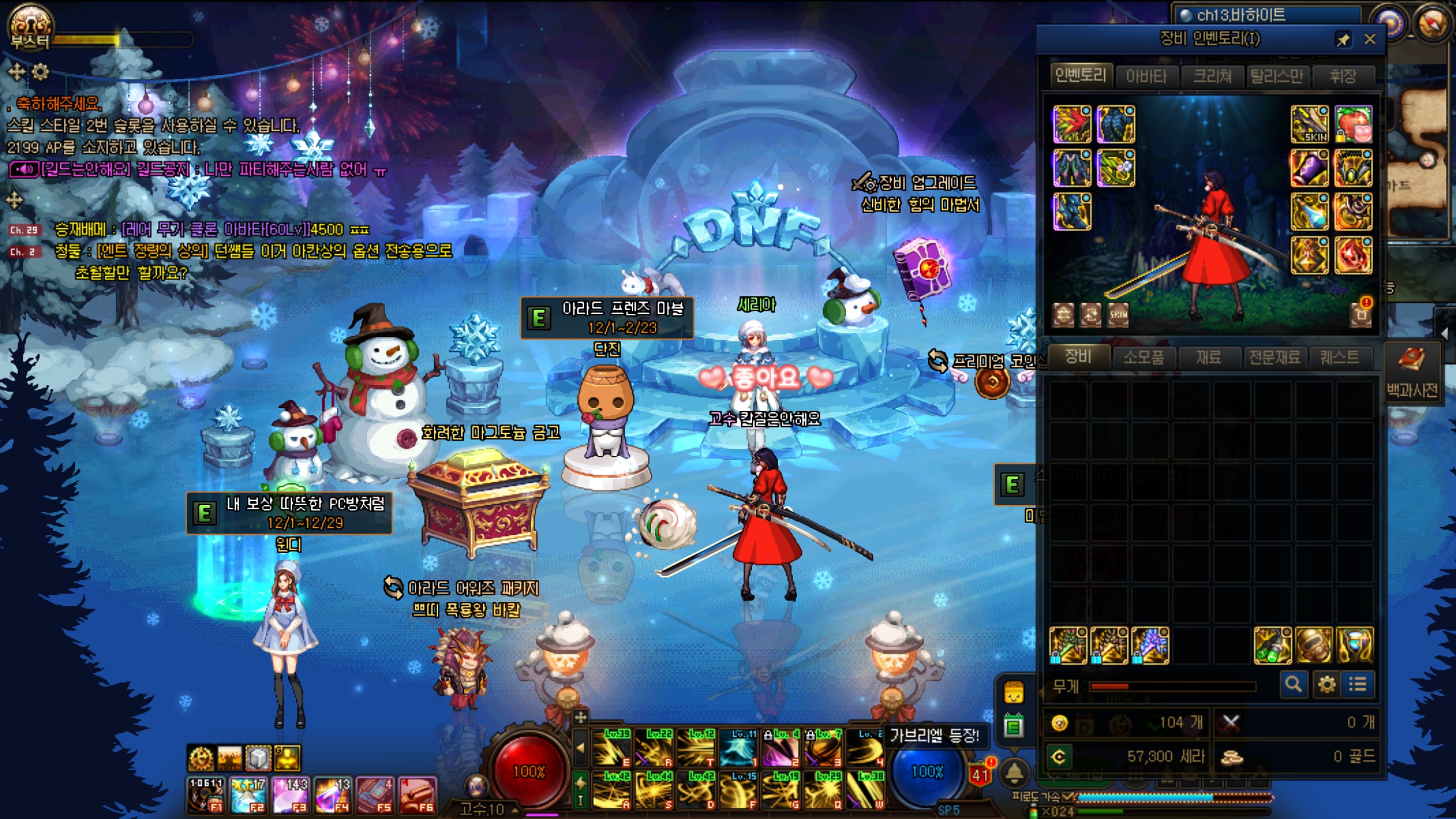The height and width of the screenshot is (819, 1456).
Task: Select the 탈리스만 tab
Action: click(1276, 76)
